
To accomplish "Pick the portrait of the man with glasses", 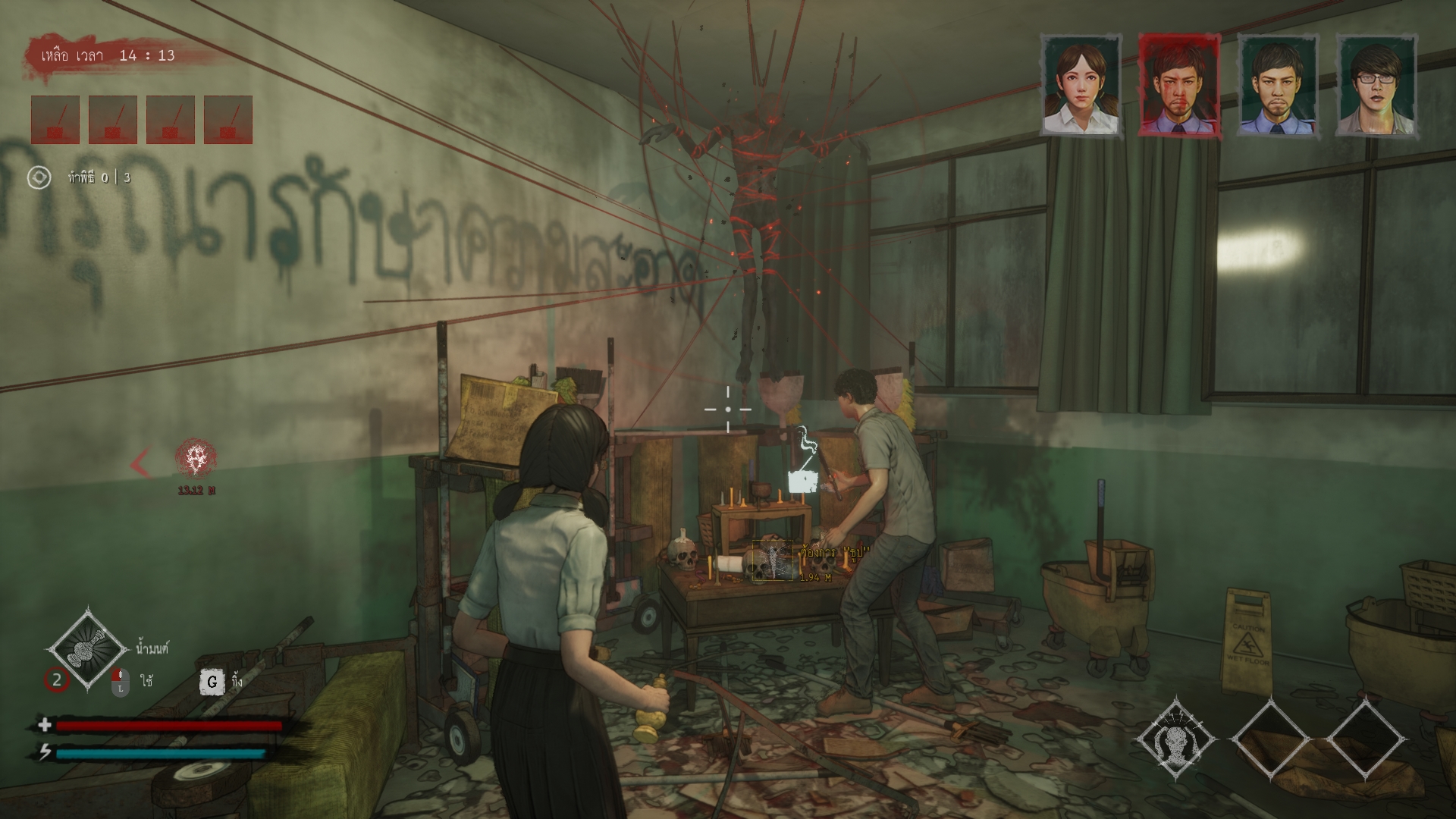I will coord(1376,85).
